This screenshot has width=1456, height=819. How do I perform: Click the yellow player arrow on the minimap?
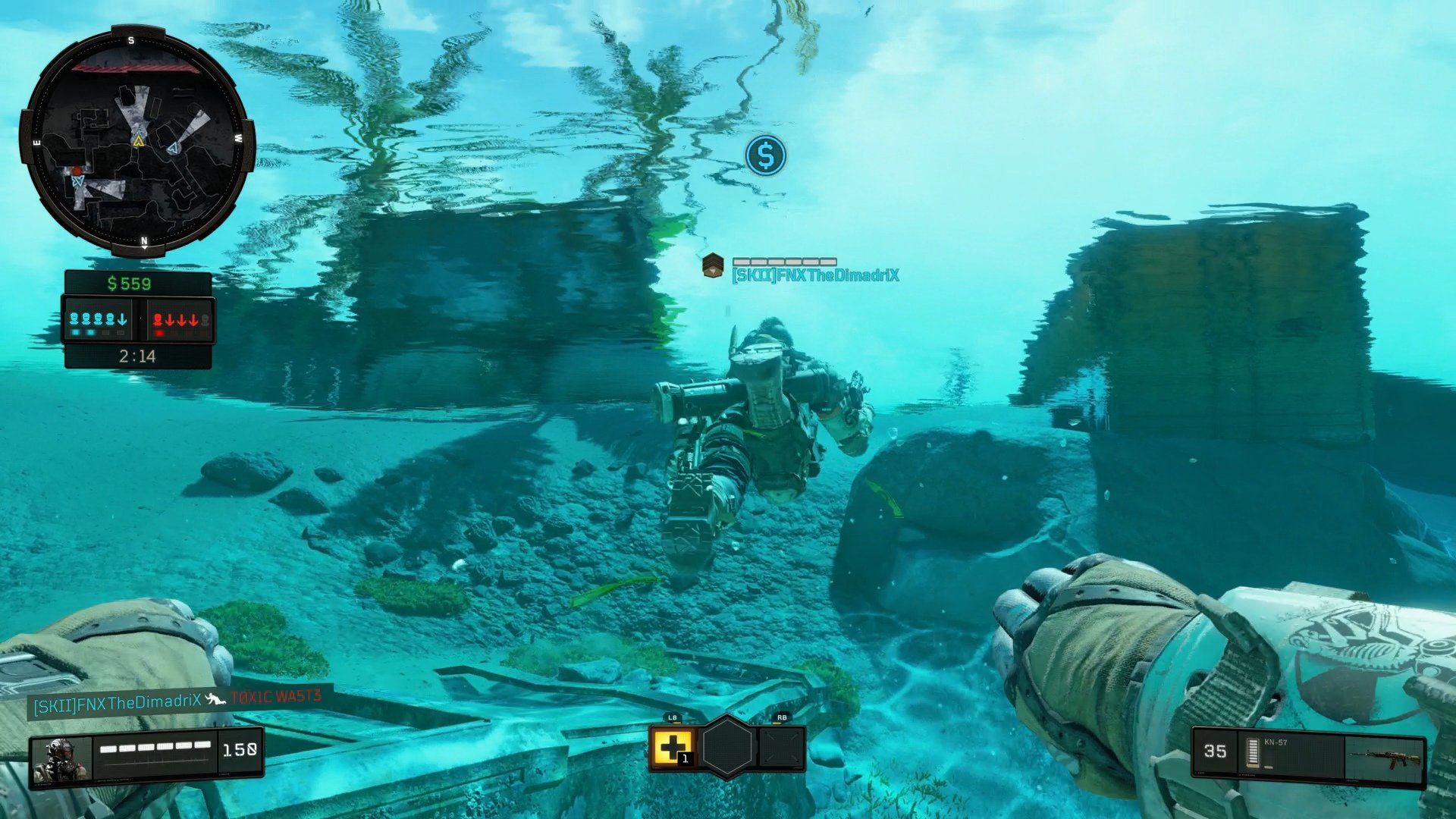pos(138,141)
